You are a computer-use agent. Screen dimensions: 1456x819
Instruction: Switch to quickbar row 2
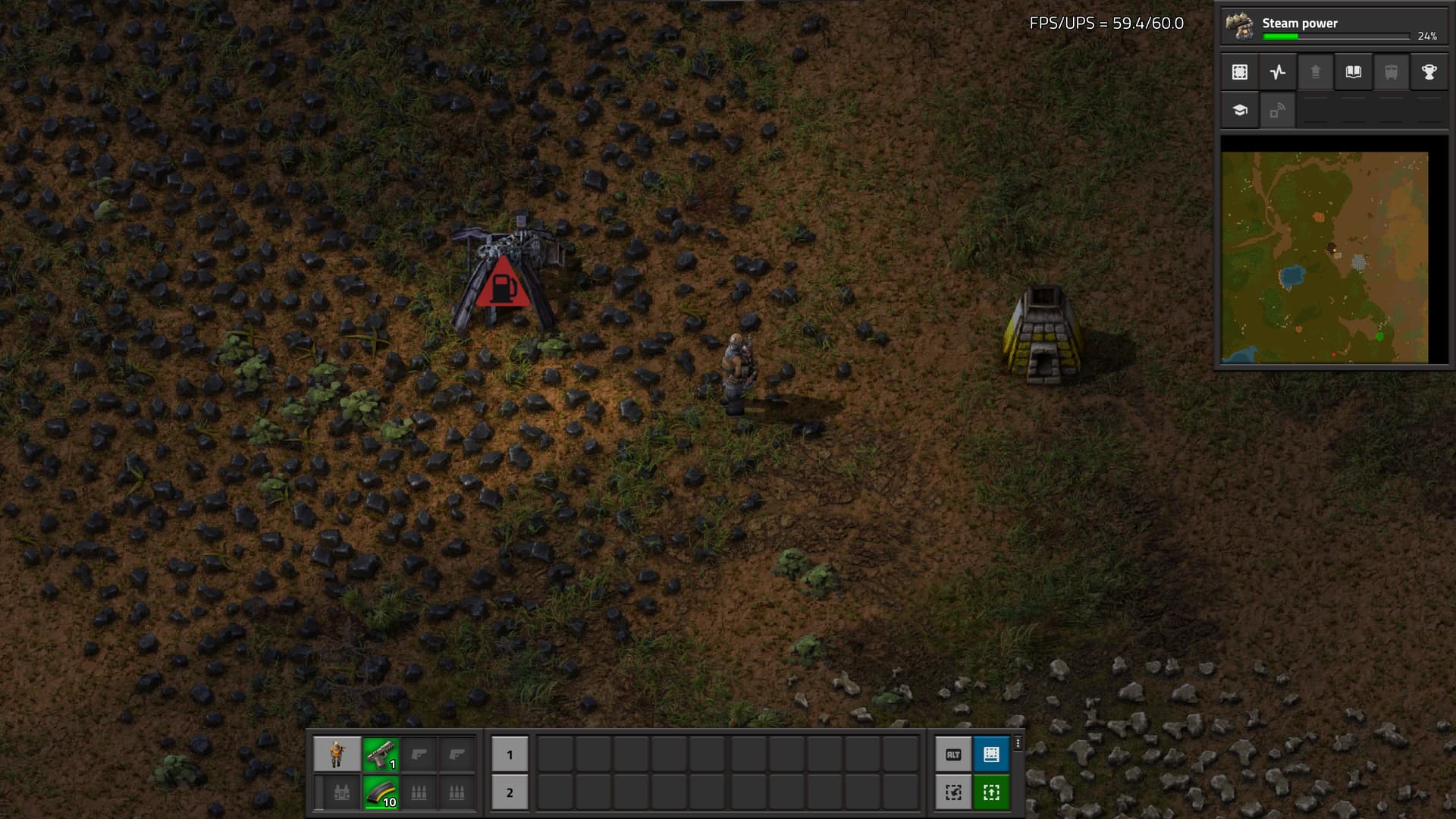click(510, 792)
